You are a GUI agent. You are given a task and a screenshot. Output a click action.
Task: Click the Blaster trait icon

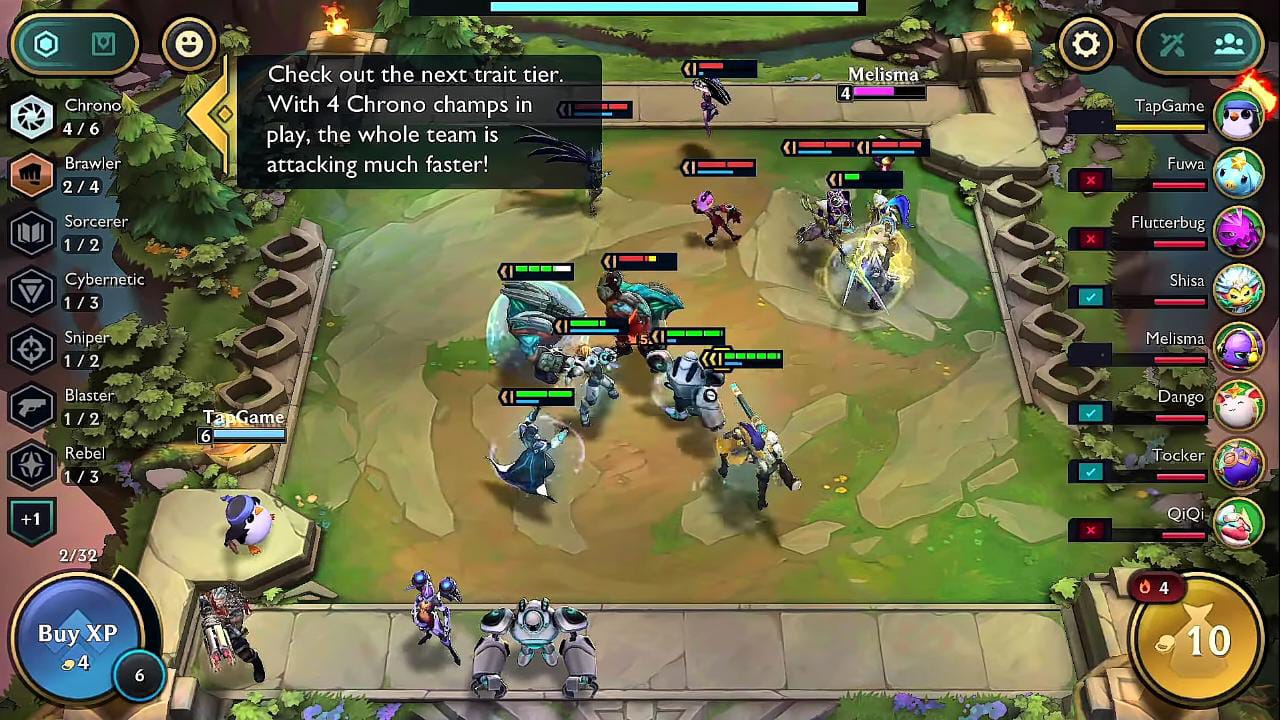(32, 406)
